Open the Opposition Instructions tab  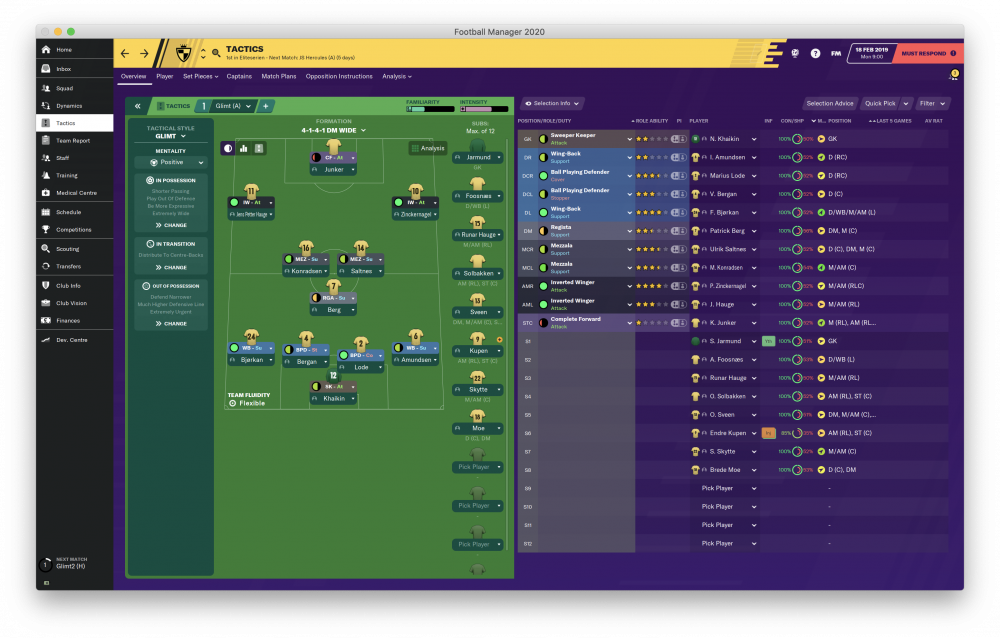[338, 76]
